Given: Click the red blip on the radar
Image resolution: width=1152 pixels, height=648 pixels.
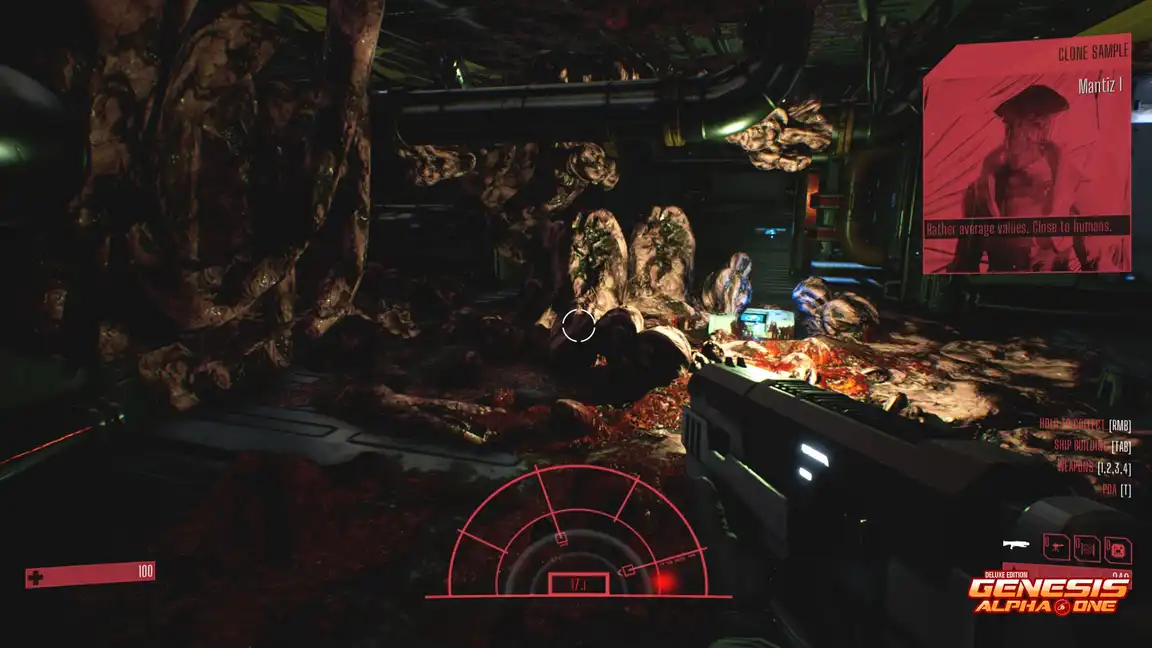Looking at the screenshot, I should (663, 579).
